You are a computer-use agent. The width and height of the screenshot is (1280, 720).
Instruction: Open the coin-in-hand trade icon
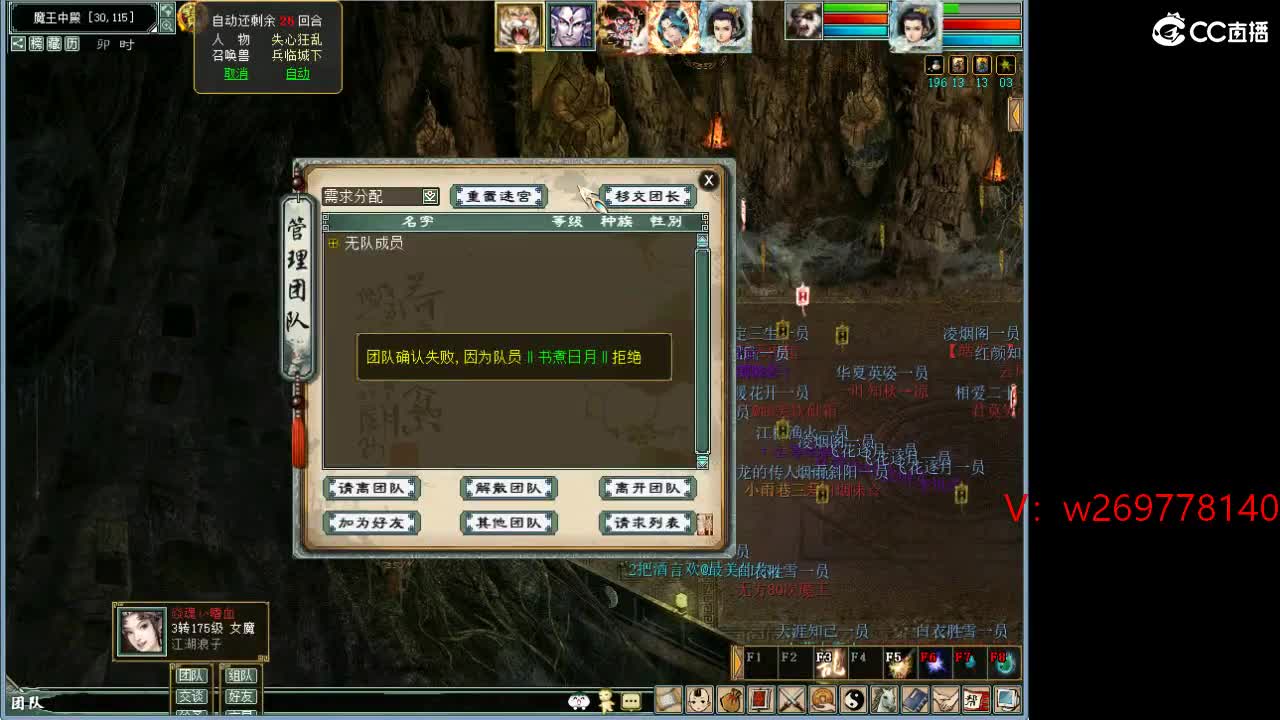click(x=823, y=700)
